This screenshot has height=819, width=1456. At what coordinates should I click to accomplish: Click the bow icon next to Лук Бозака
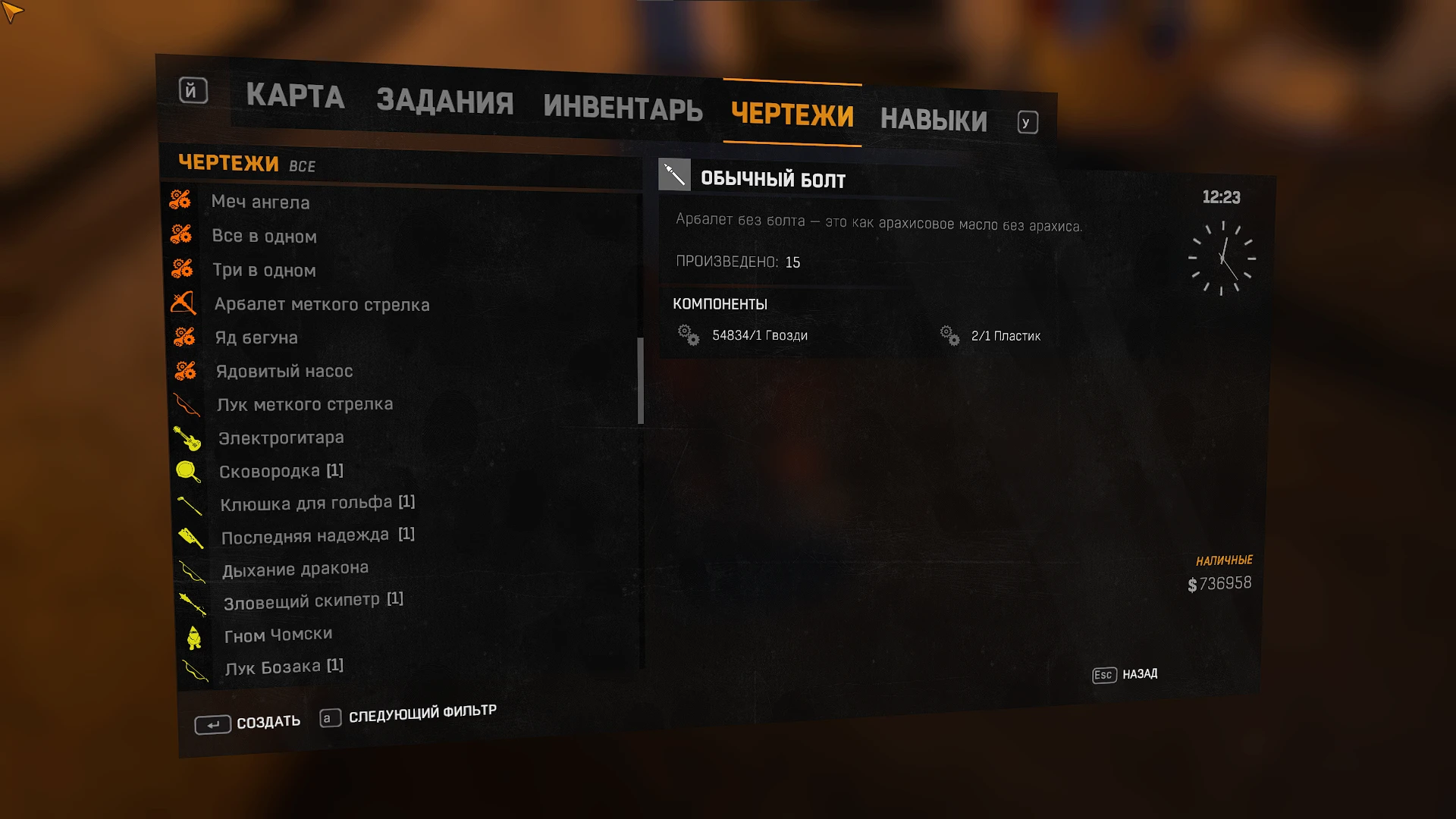coord(195,670)
